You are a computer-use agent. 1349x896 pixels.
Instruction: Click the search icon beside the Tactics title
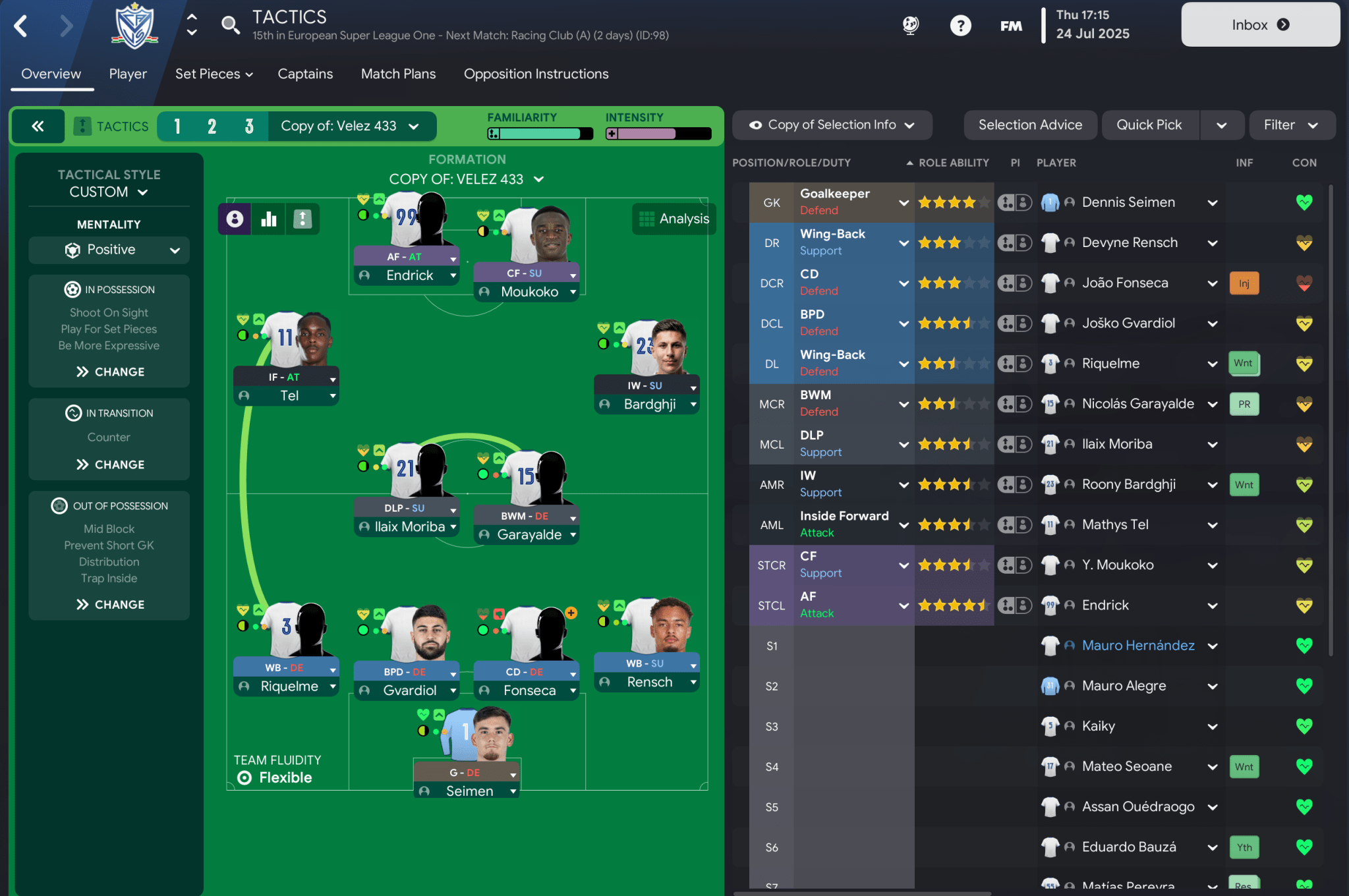(230, 24)
